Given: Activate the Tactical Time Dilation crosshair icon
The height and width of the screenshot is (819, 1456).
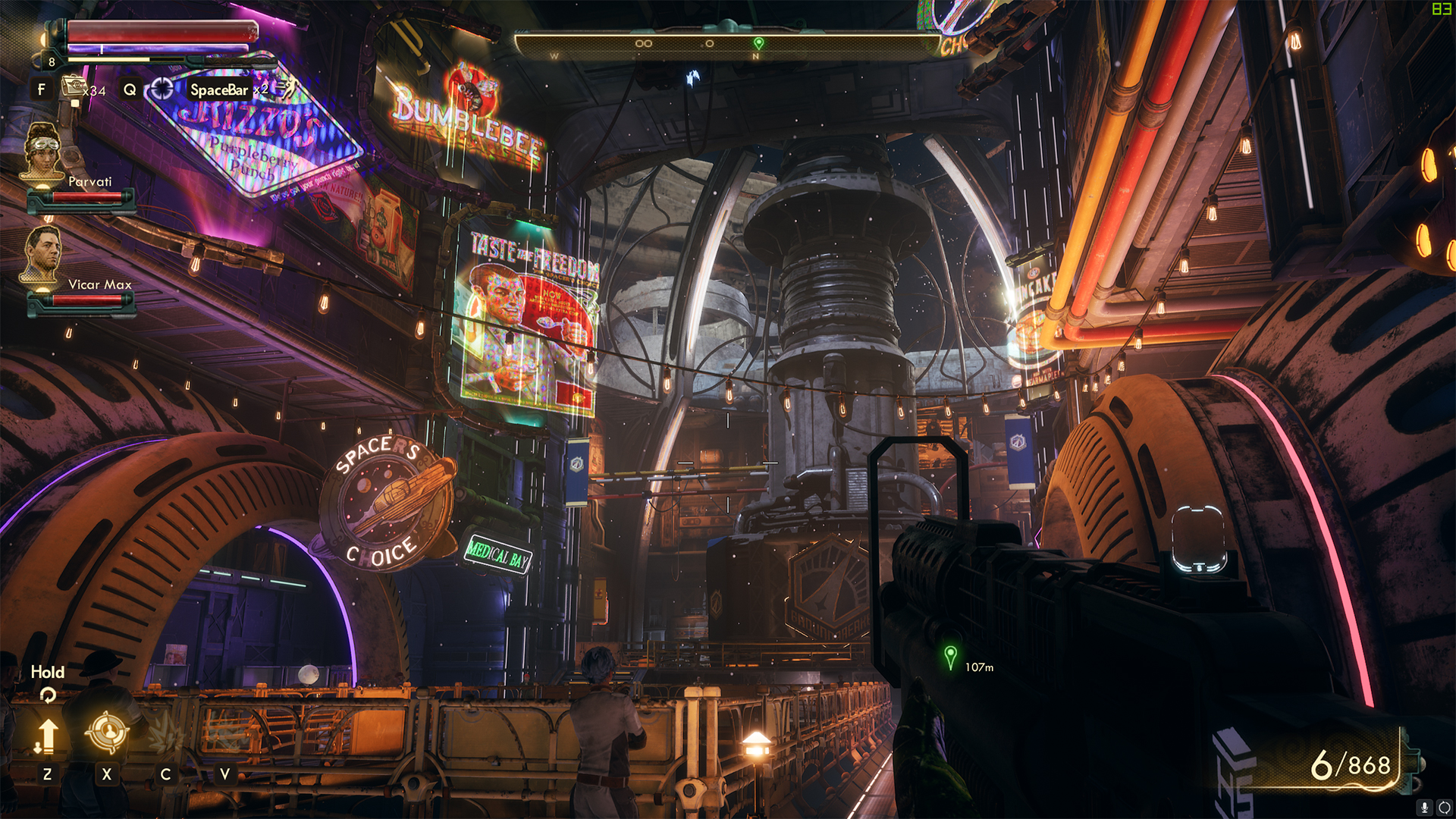Looking at the screenshot, I should pyautogui.click(x=162, y=89).
